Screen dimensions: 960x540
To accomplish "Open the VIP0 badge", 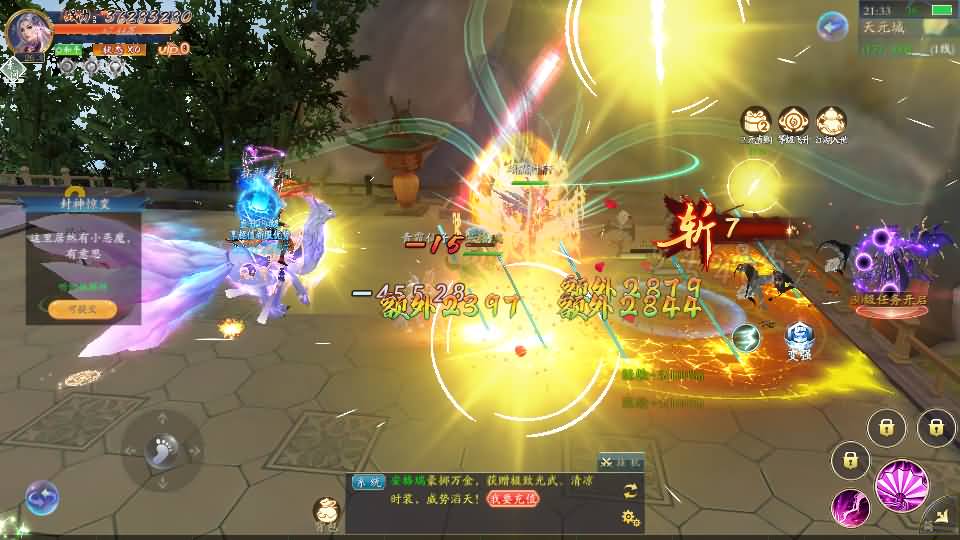I will coord(174,48).
